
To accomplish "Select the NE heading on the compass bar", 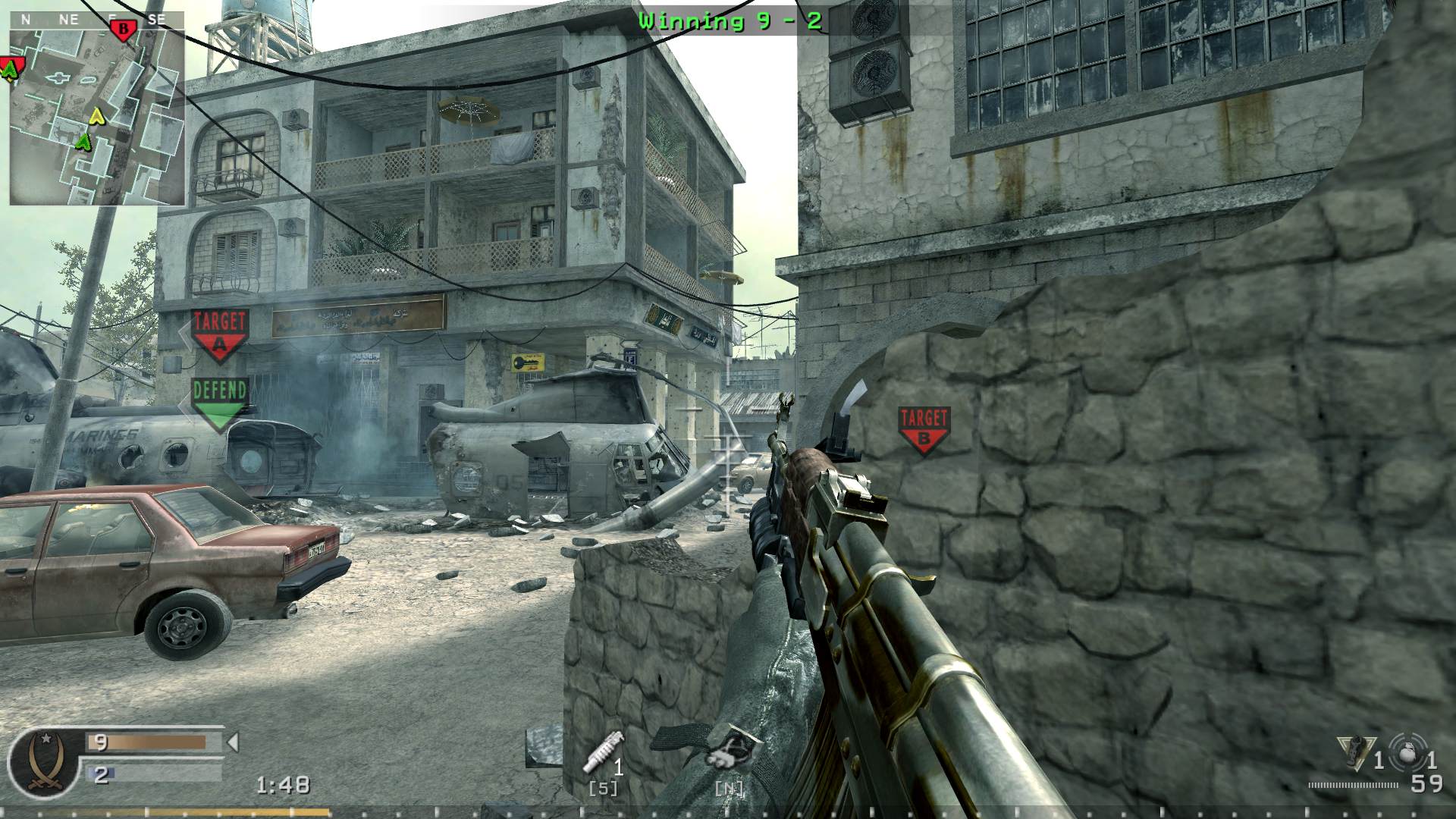I will pos(68,20).
